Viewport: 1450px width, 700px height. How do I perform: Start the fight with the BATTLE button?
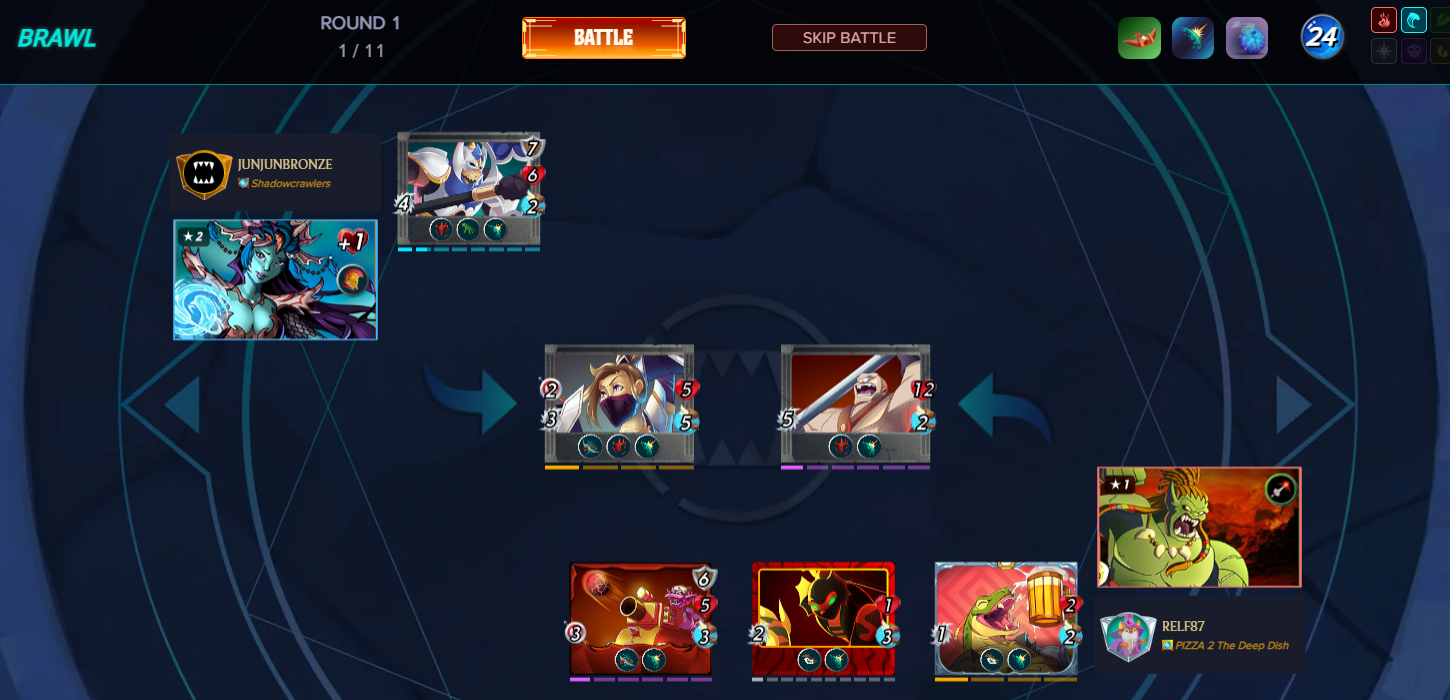pyautogui.click(x=603, y=38)
